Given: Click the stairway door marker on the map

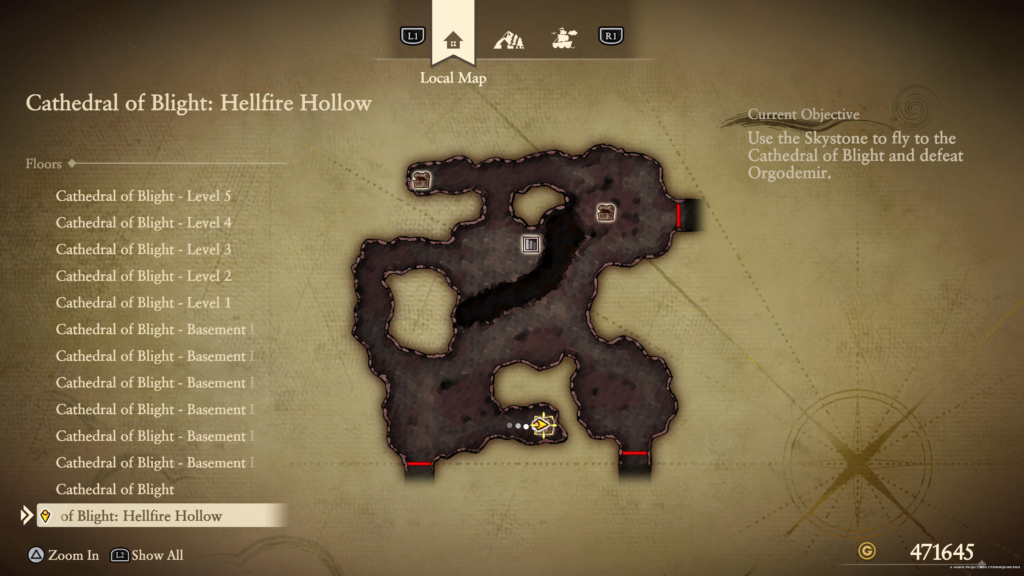Looking at the screenshot, I should 531,244.
